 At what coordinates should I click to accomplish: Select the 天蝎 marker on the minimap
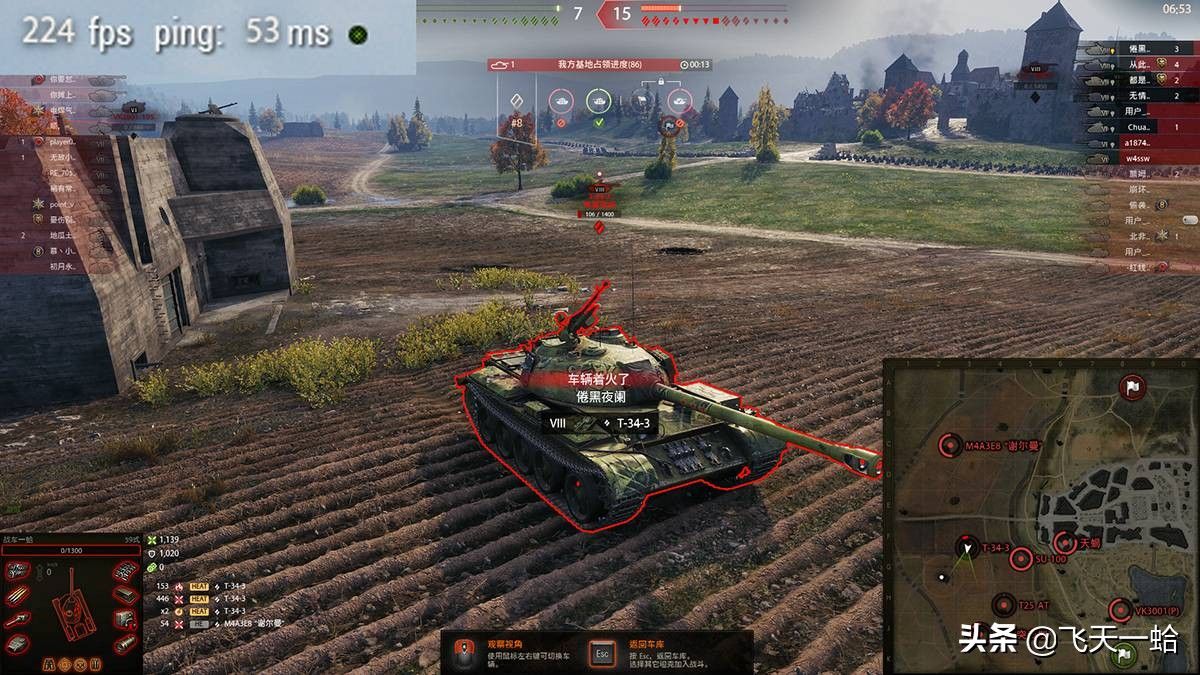coord(1065,543)
